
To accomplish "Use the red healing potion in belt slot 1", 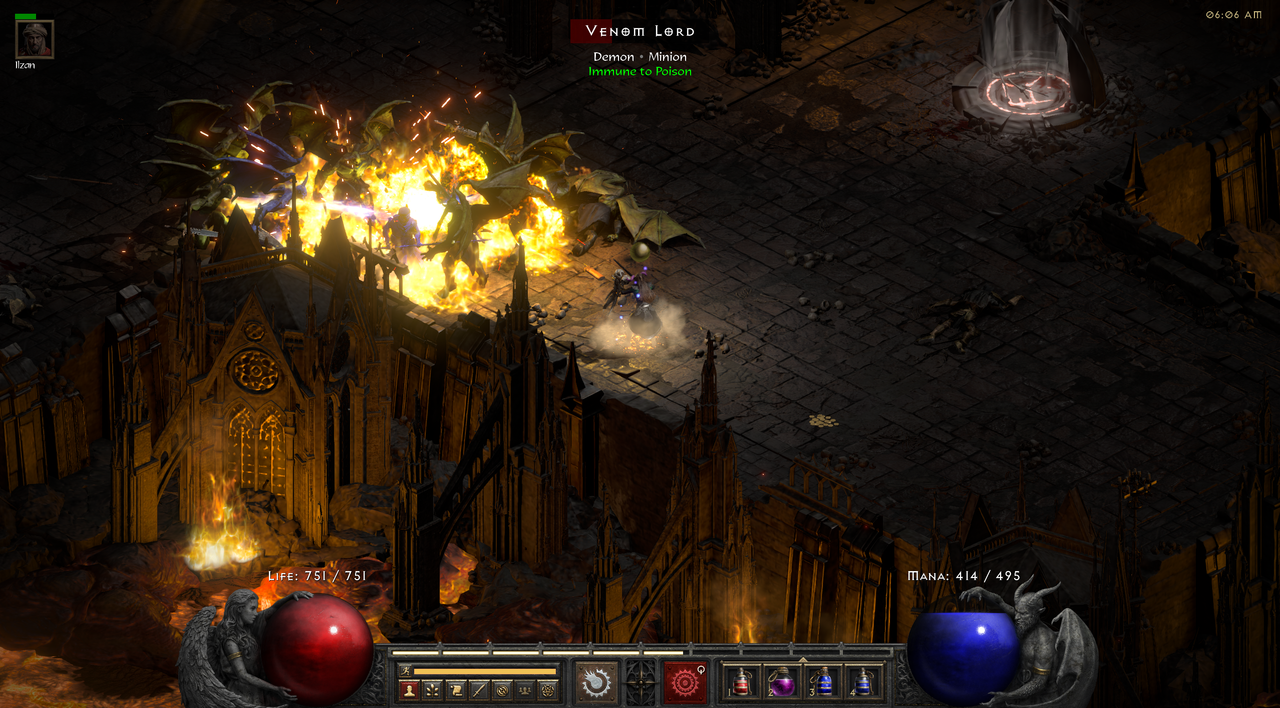I will point(741,682).
